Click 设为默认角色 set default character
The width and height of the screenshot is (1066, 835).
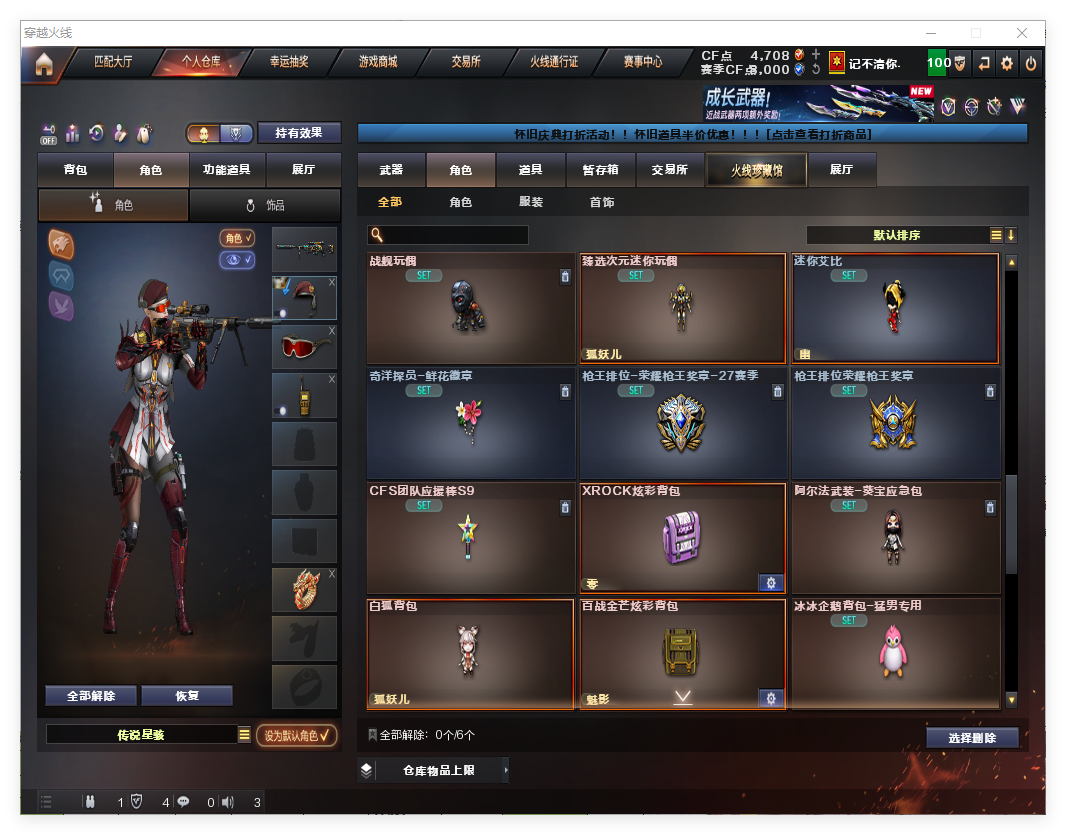click(x=297, y=735)
